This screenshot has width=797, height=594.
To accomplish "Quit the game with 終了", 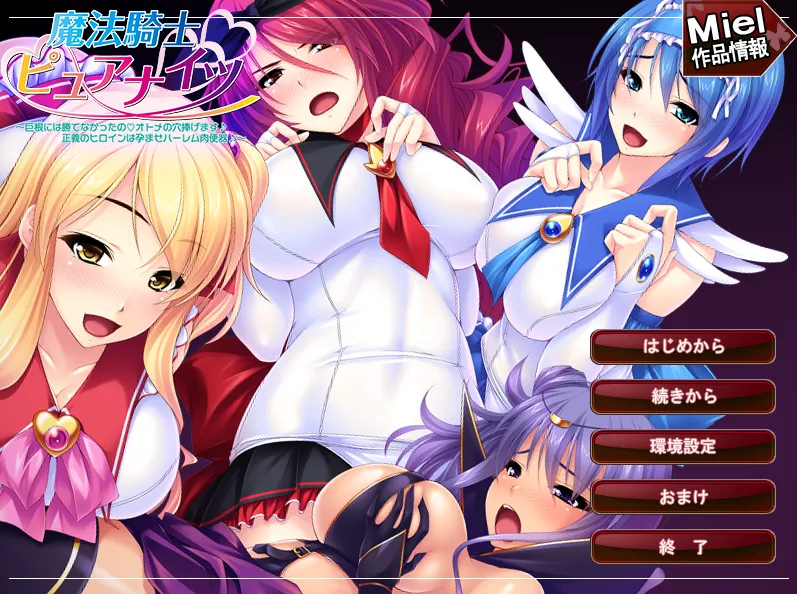I will 683,546.
